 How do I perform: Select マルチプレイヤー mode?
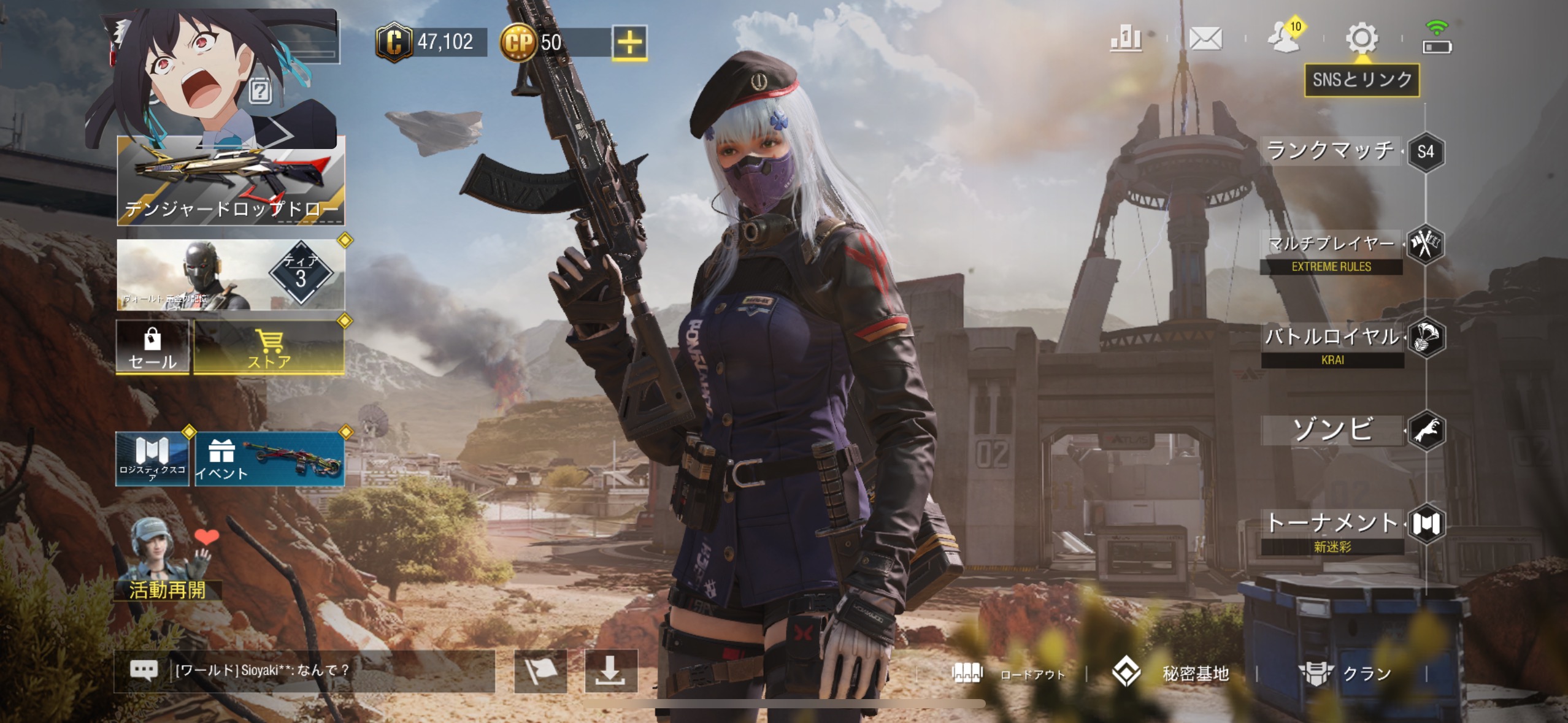(x=1331, y=245)
